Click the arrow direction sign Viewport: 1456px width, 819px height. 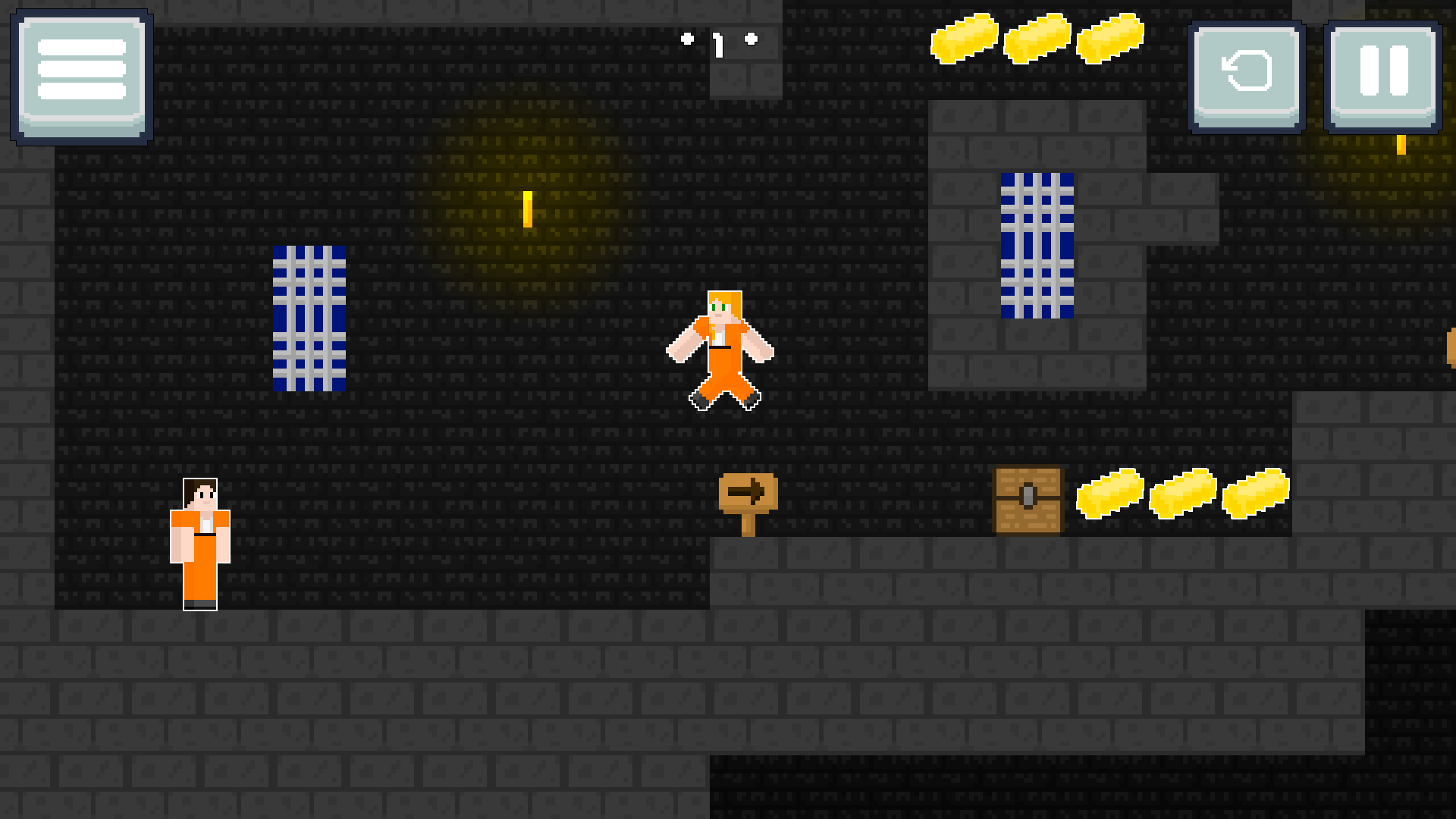749,493
